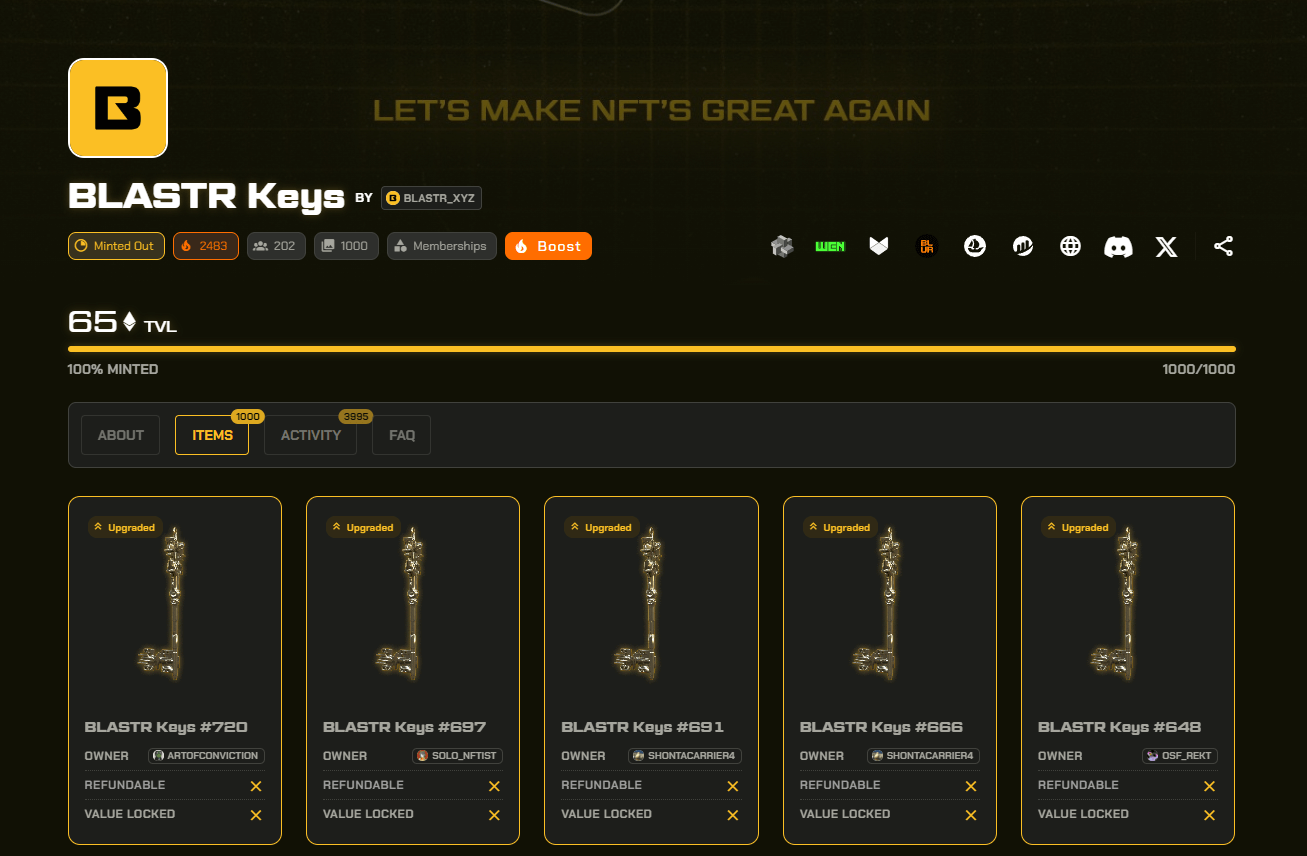Open the OpenSea marketplace icon

pos(975,246)
